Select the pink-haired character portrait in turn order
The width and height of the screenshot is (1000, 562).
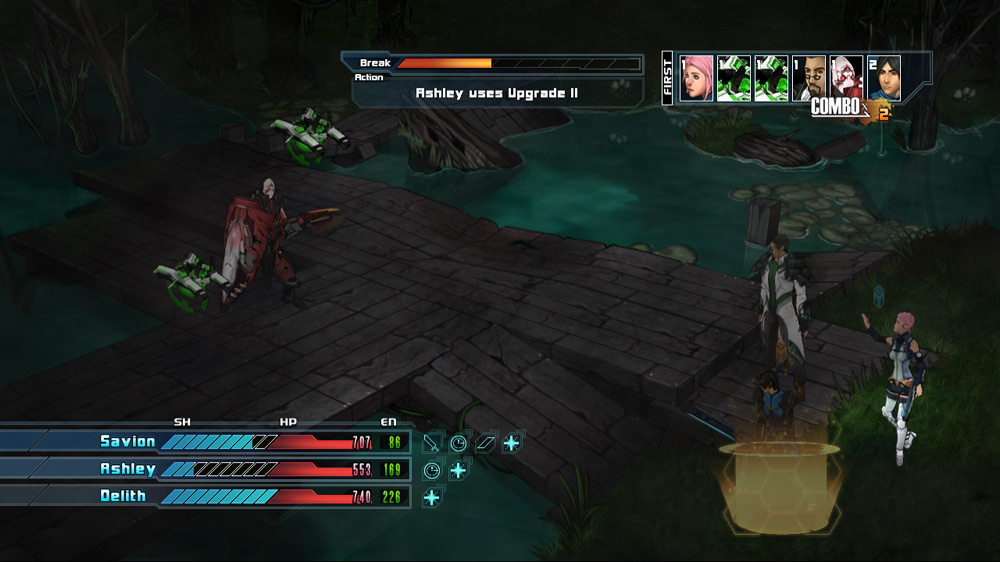(x=696, y=78)
